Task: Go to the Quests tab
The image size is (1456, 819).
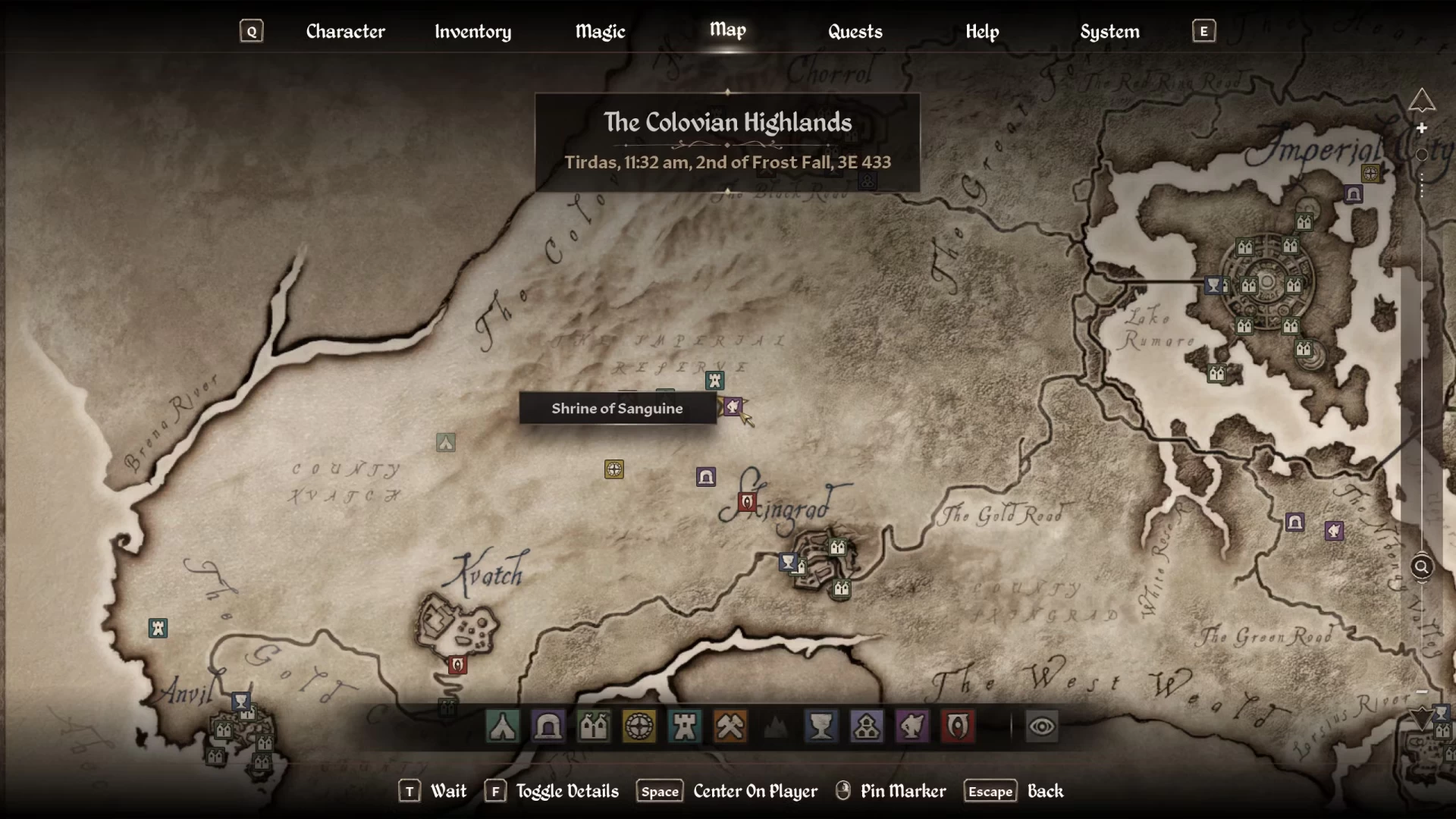Action: pyautogui.click(x=855, y=31)
